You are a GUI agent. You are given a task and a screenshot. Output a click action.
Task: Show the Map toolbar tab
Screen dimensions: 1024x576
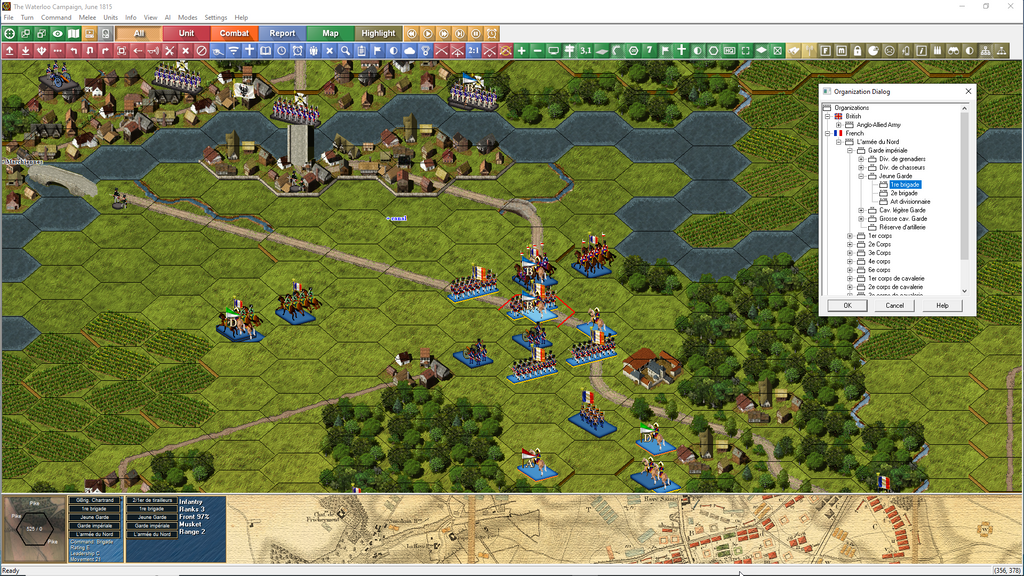(330, 33)
